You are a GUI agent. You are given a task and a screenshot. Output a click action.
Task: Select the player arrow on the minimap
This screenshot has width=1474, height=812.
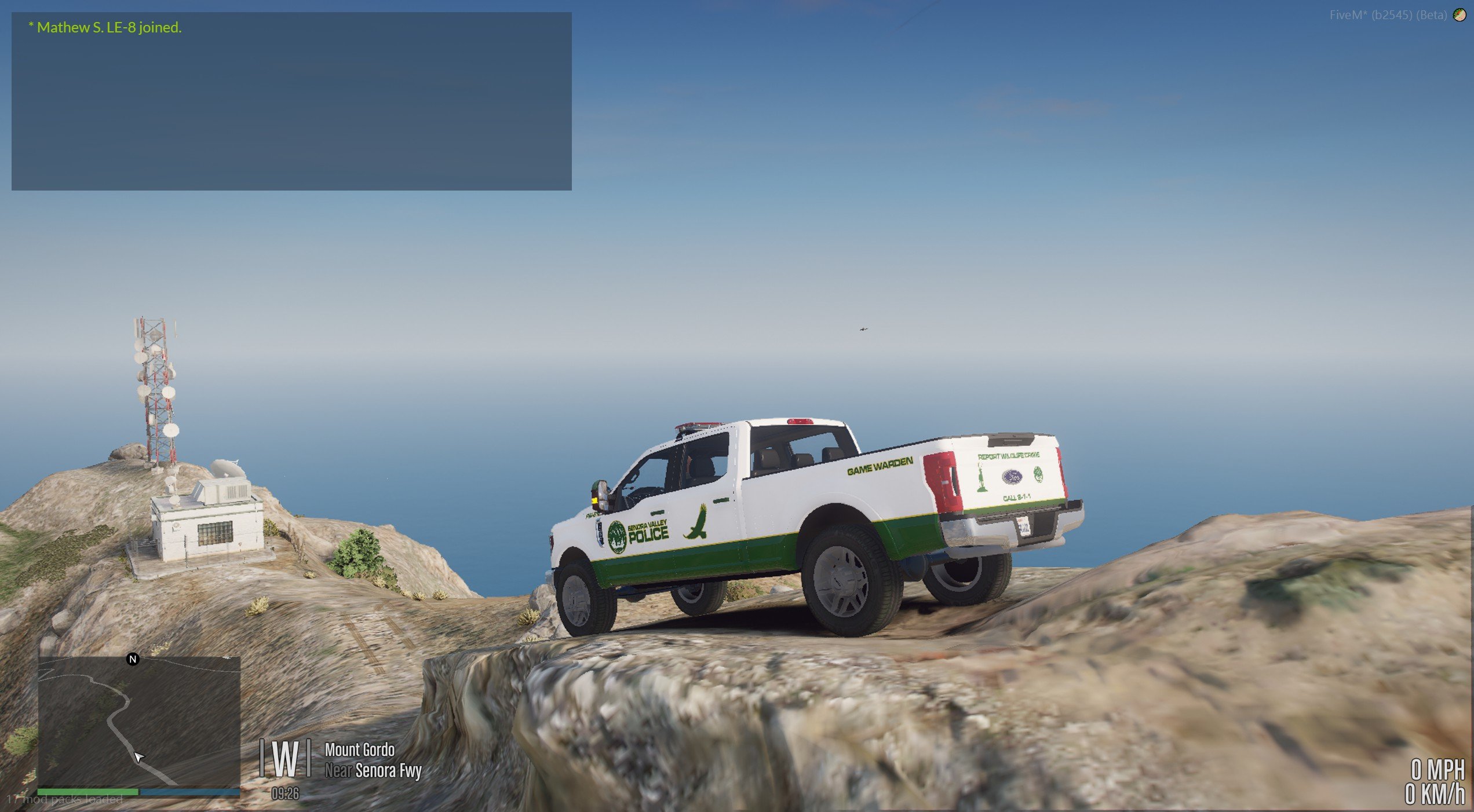click(x=138, y=757)
